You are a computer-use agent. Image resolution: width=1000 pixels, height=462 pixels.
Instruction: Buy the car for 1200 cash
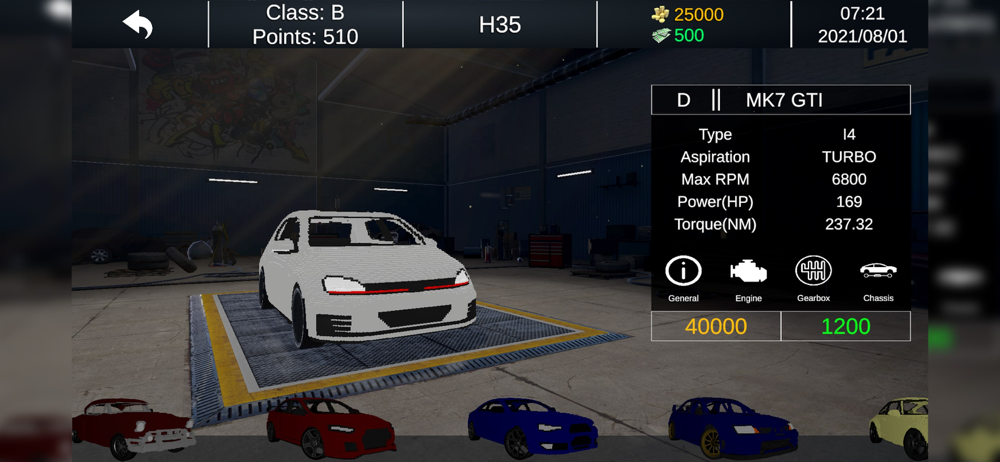point(845,326)
